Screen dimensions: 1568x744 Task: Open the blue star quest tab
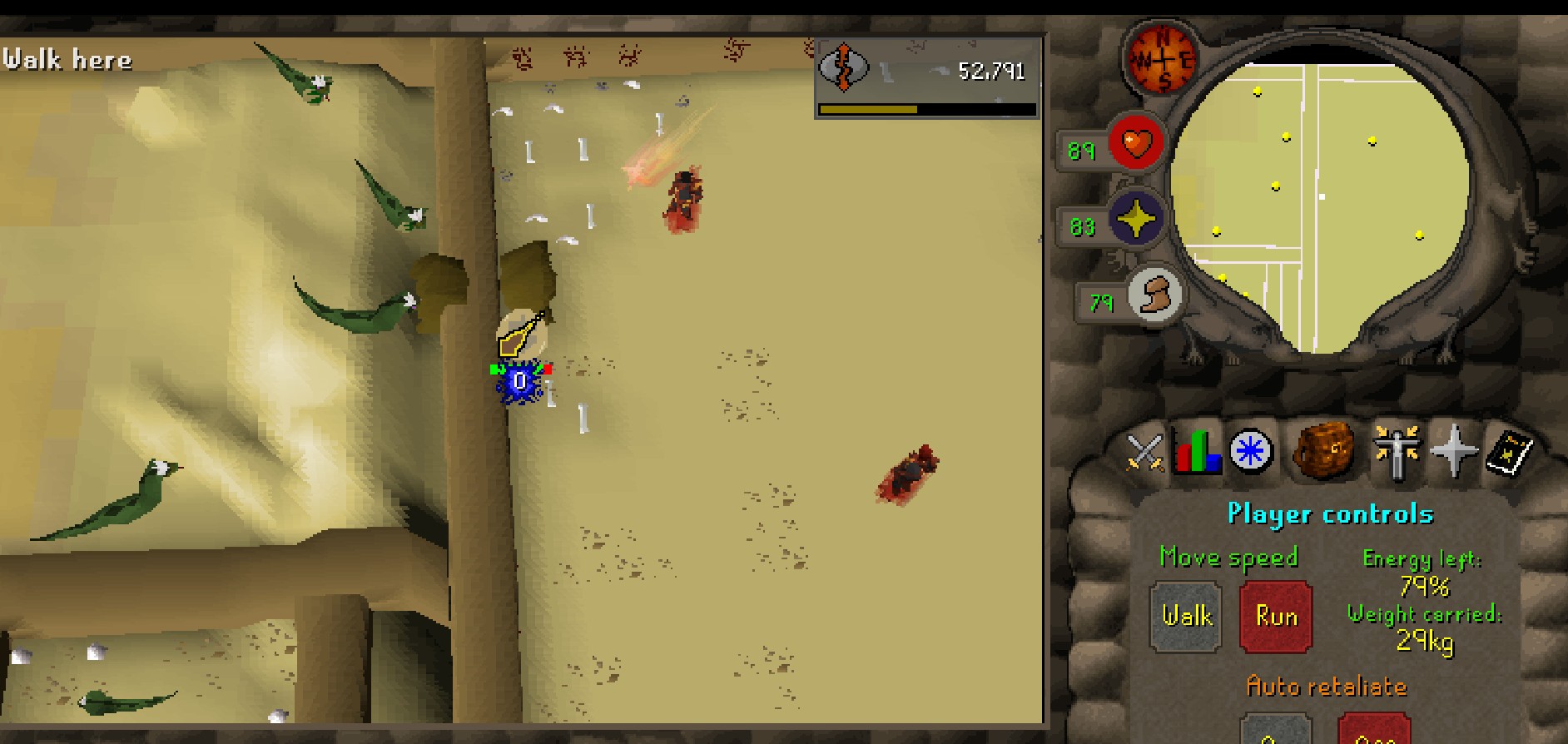(x=1250, y=453)
